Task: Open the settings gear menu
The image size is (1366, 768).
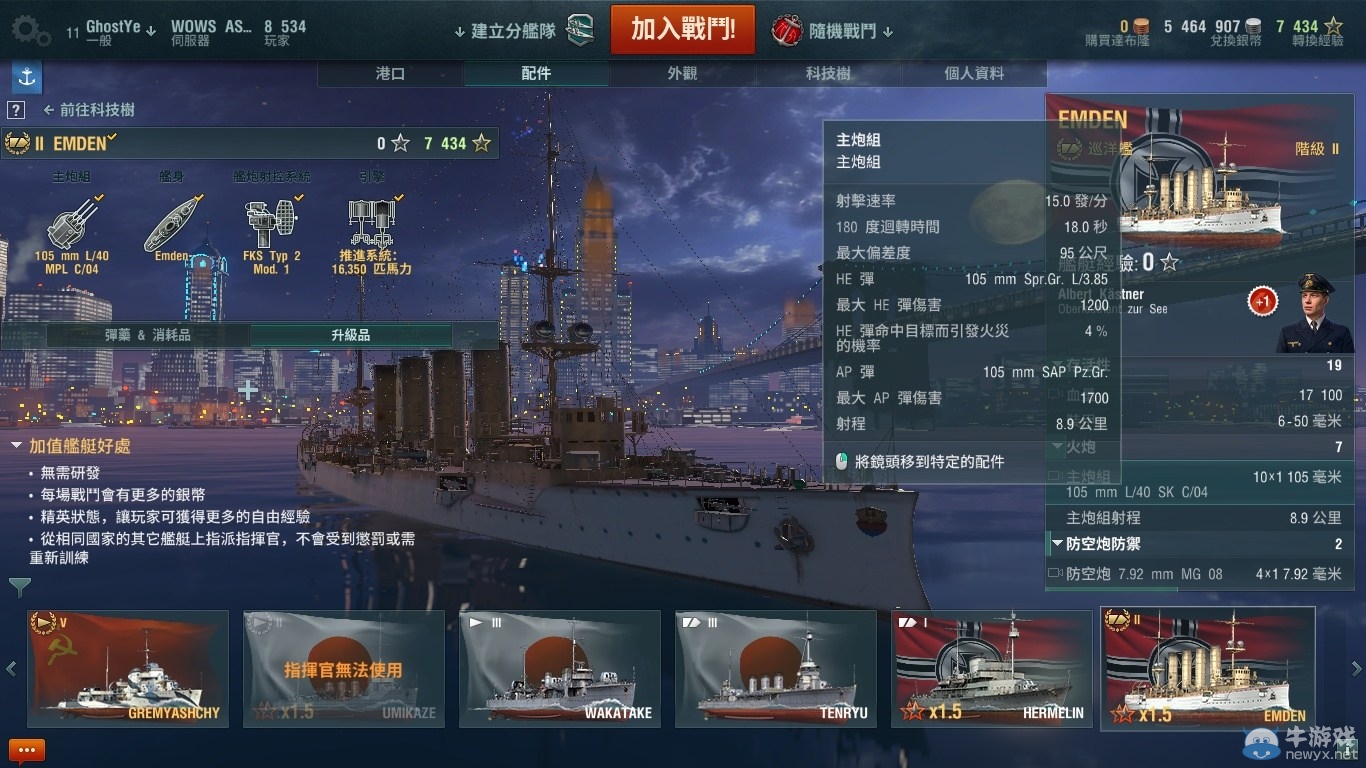Action: coord(30,30)
